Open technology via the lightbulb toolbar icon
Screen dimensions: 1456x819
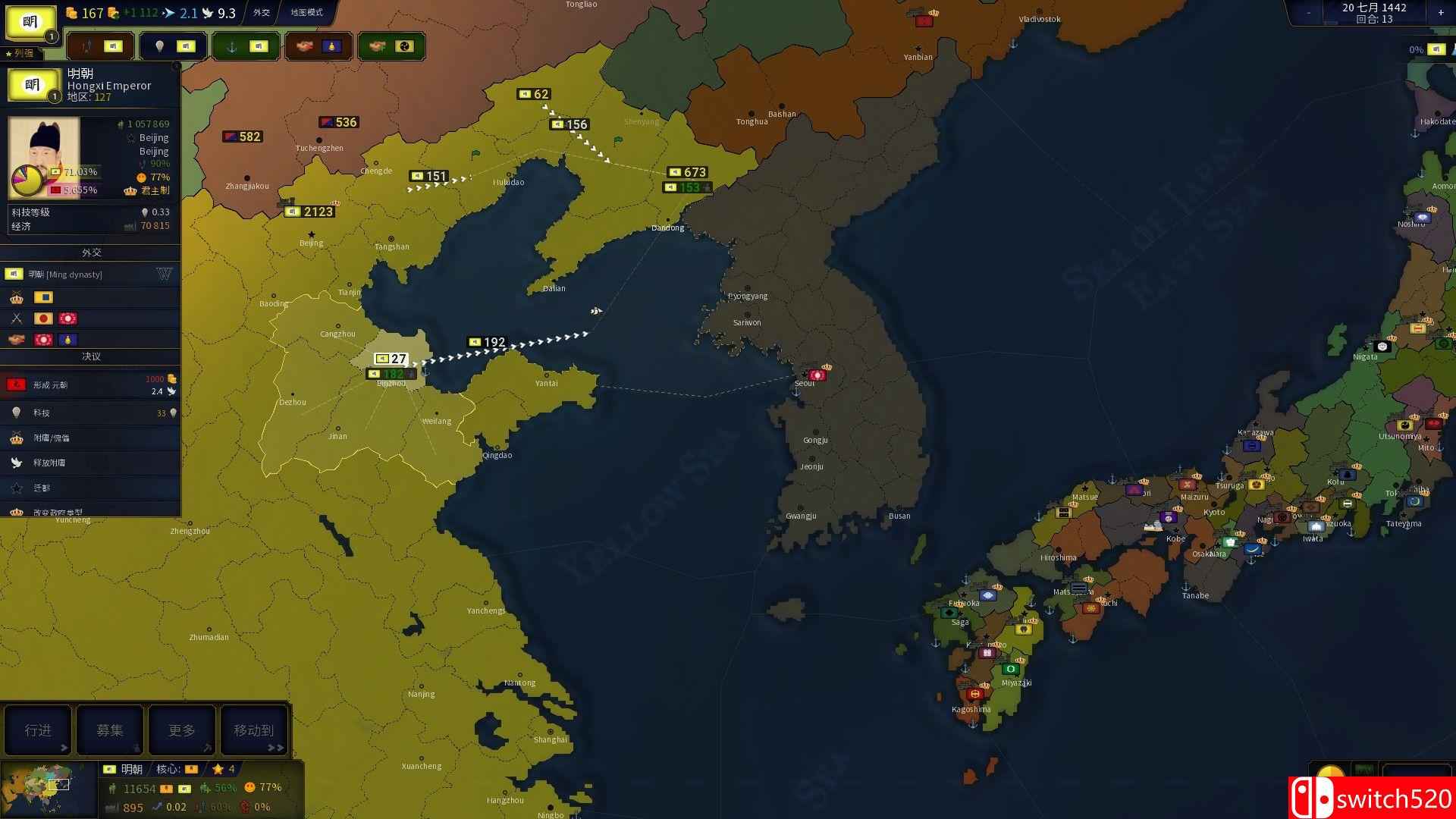click(x=159, y=45)
